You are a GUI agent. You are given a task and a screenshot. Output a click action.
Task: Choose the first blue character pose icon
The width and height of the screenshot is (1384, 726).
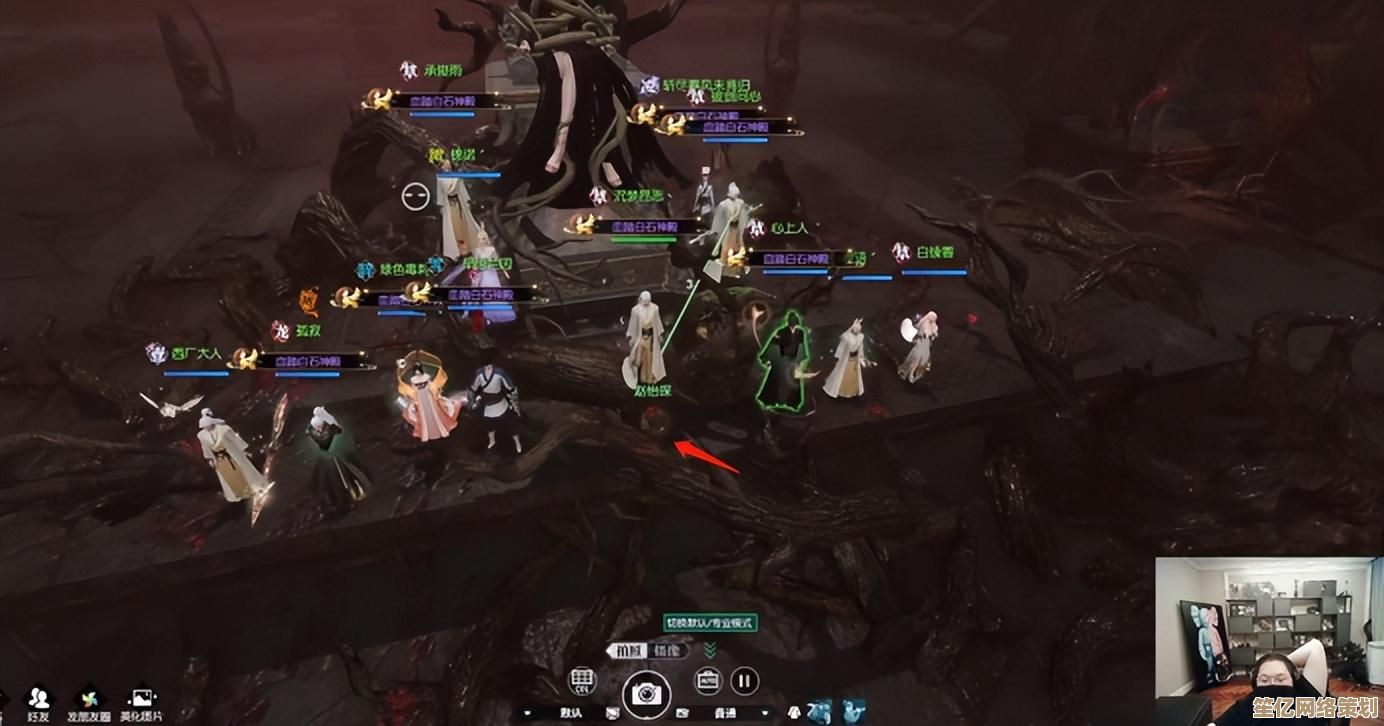coord(821,711)
